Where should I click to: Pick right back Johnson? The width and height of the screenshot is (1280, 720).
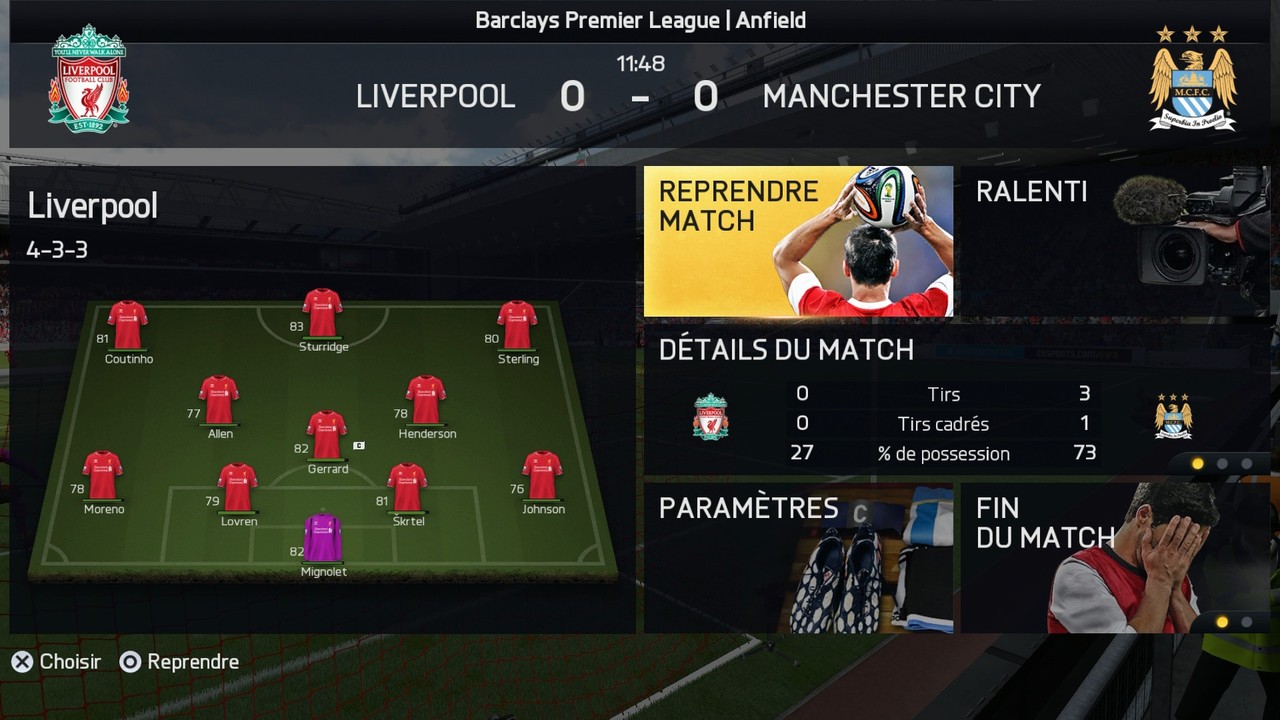click(542, 476)
